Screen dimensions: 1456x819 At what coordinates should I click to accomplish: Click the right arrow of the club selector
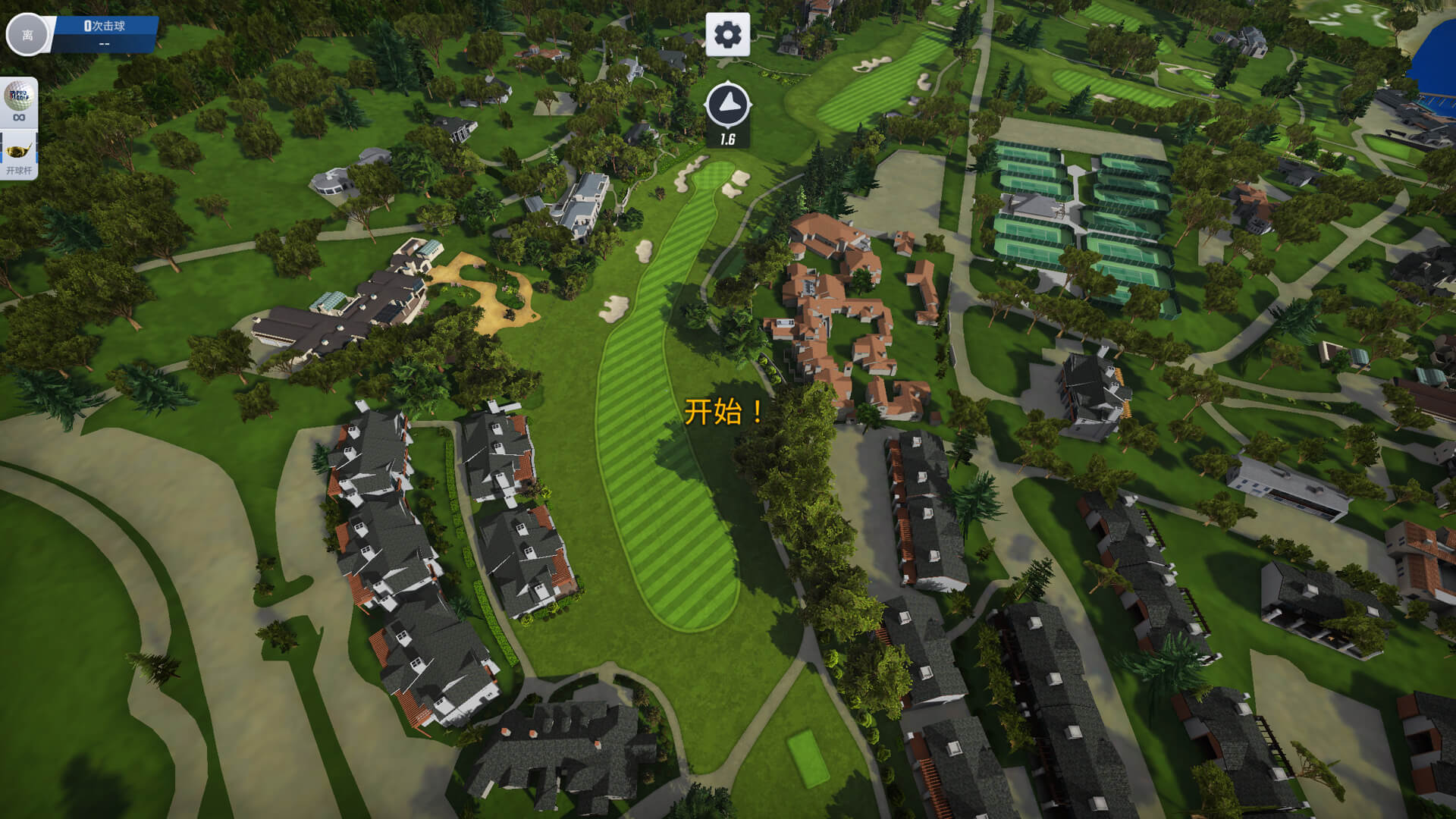(x=36, y=148)
